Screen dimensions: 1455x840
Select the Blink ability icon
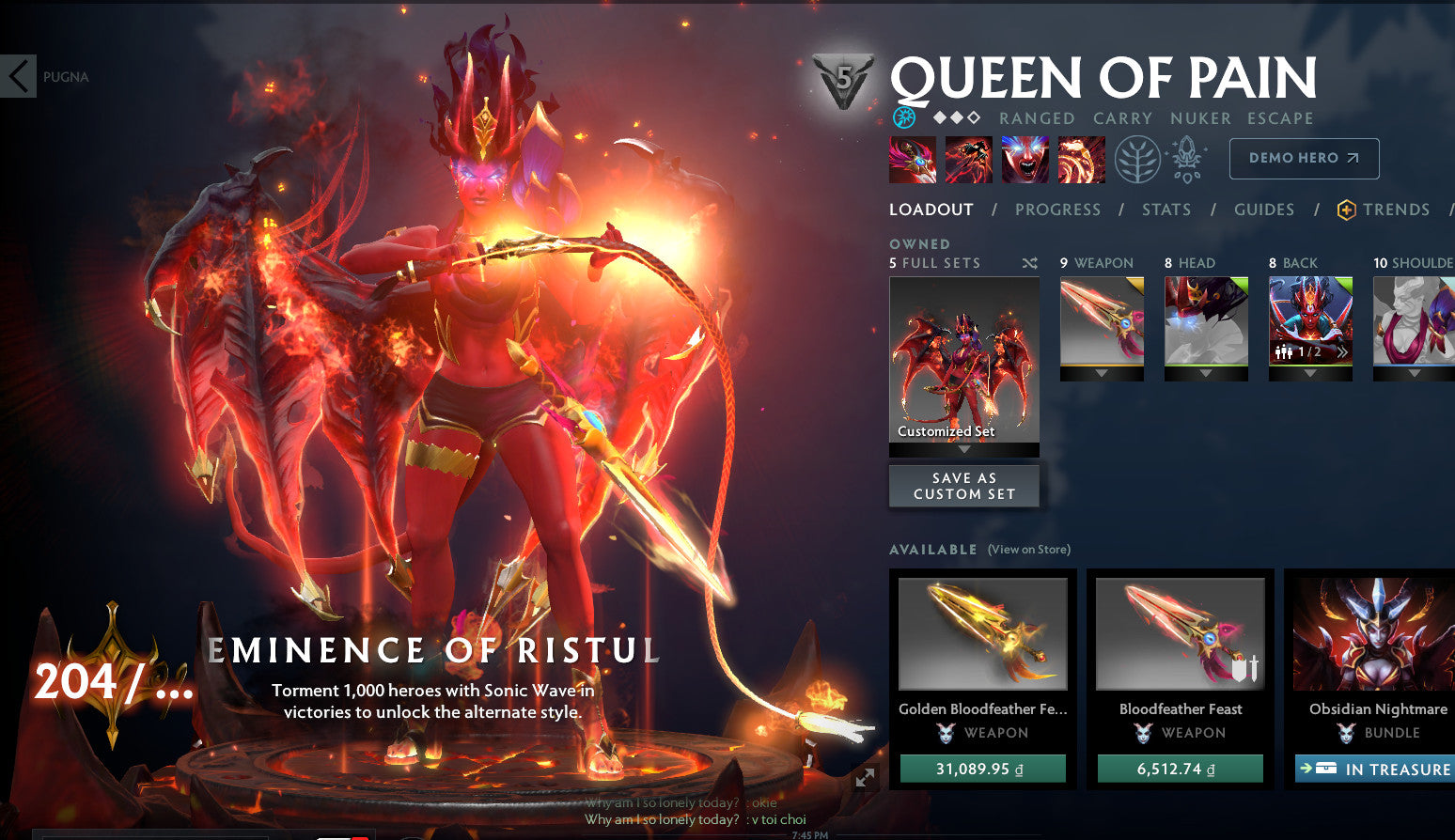point(968,159)
